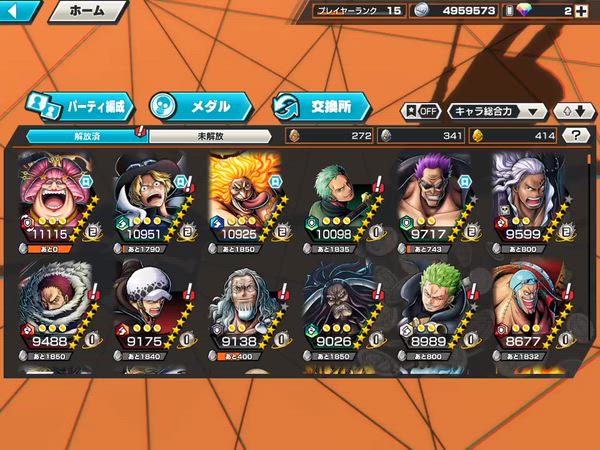
Task: Toggle the sort order arrow button
Action: 571,111
